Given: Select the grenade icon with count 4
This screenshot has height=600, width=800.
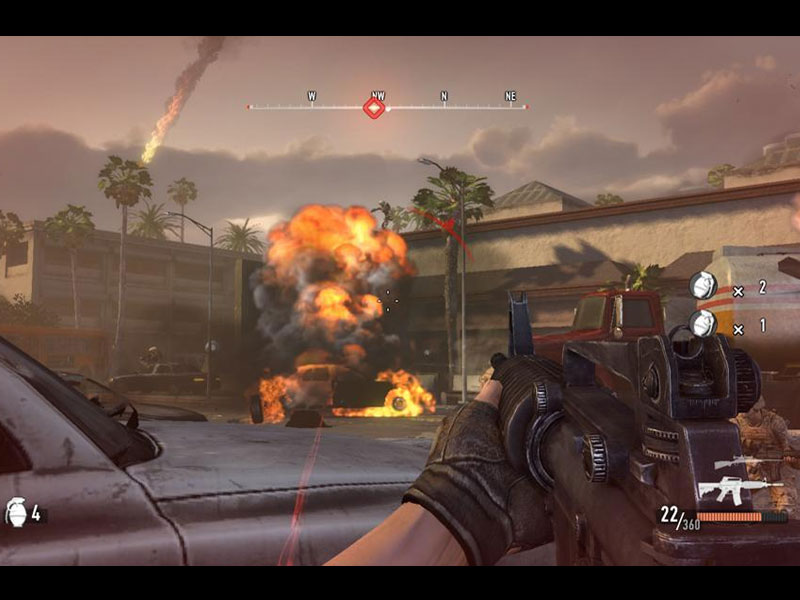Looking at the screenshot, I should click(x=16, y=513).
